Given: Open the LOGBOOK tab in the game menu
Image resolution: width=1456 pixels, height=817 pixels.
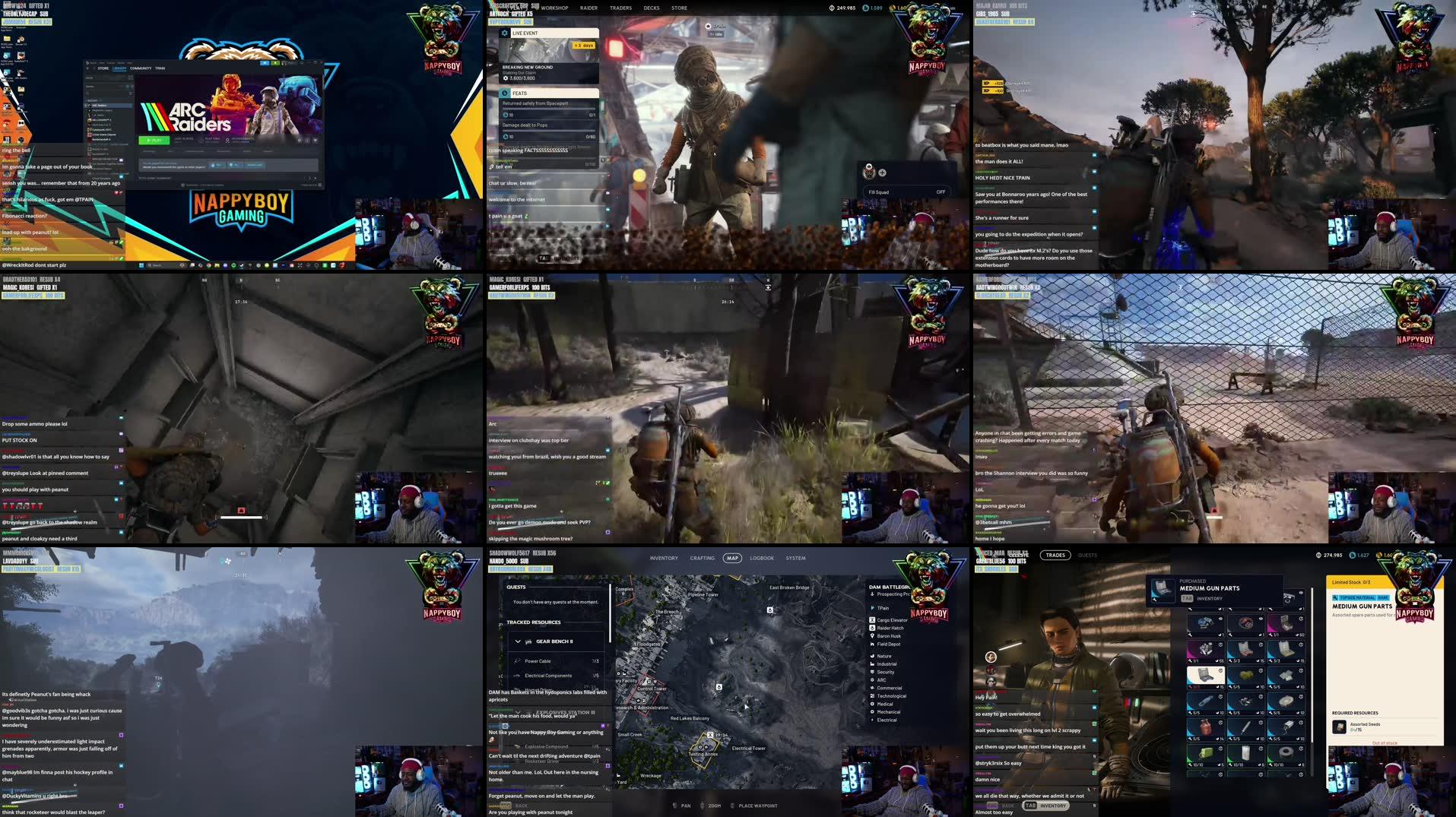Looking at the screenshot, I should tap(762, 557).
